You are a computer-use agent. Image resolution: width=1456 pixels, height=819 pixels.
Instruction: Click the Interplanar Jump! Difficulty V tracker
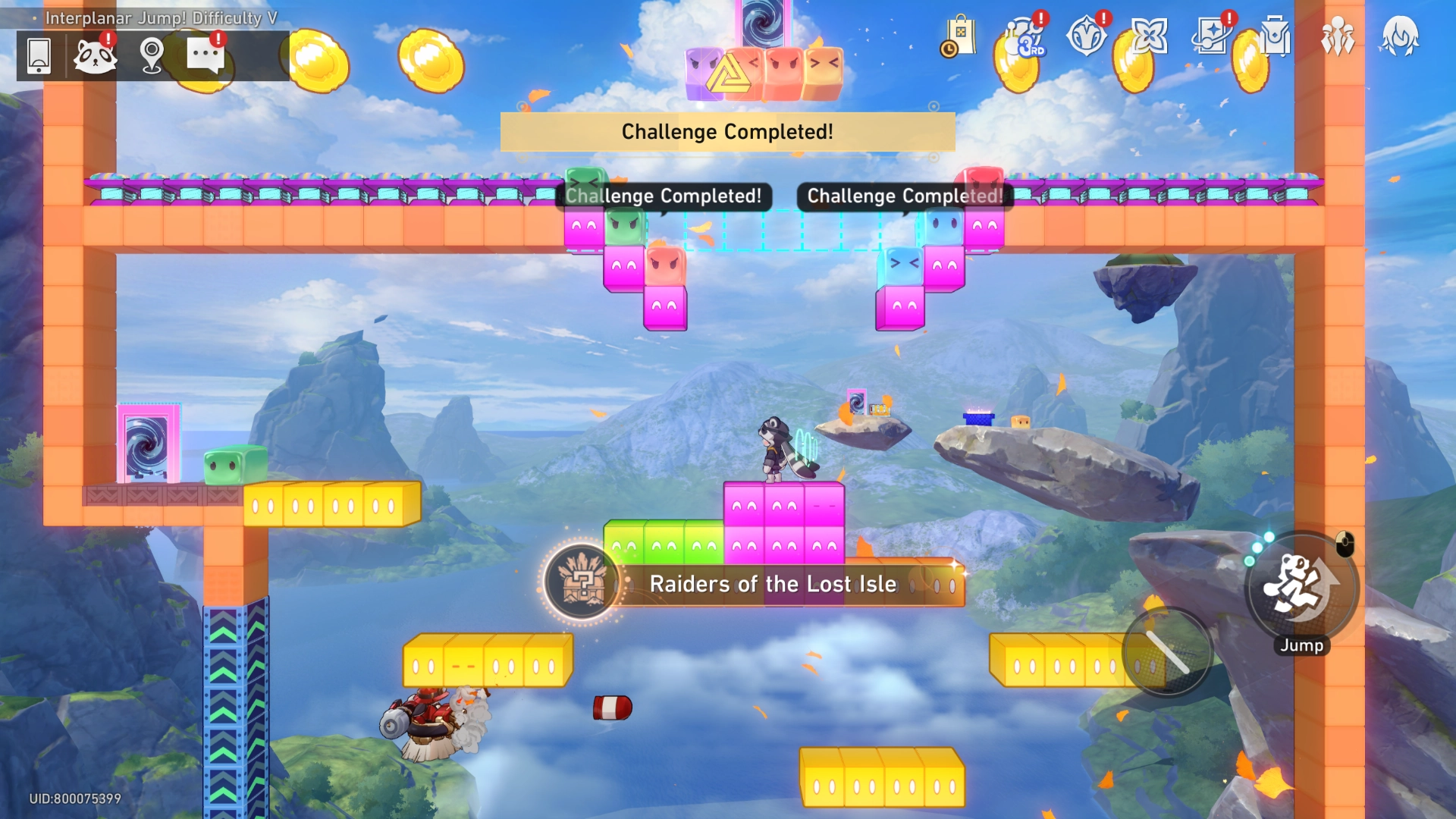click(161, 17)
